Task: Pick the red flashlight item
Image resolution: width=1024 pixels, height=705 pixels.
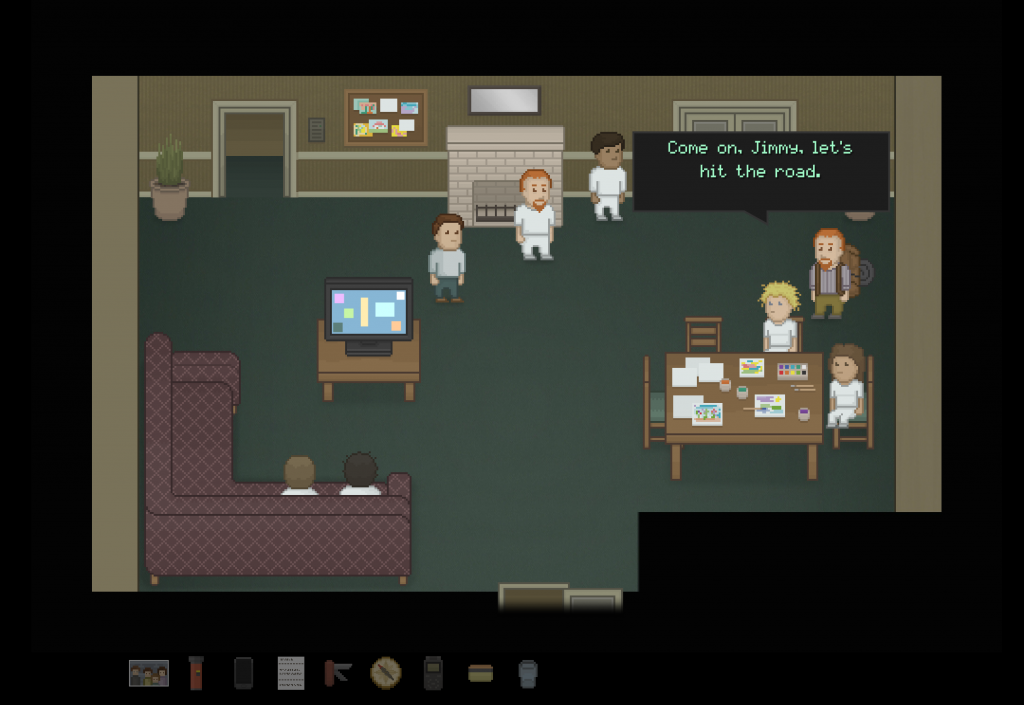Action: [196, 673]
